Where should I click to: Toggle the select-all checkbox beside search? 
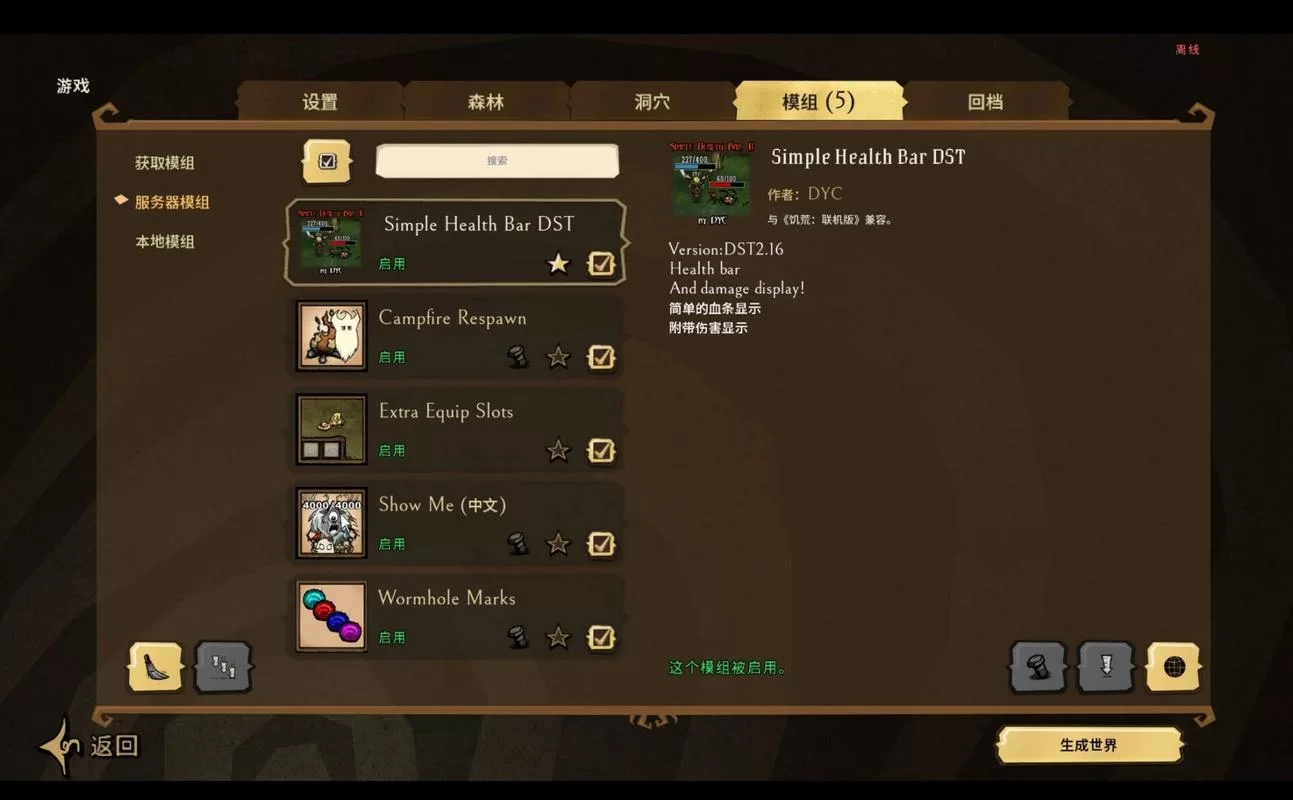[x=327, y=161]
